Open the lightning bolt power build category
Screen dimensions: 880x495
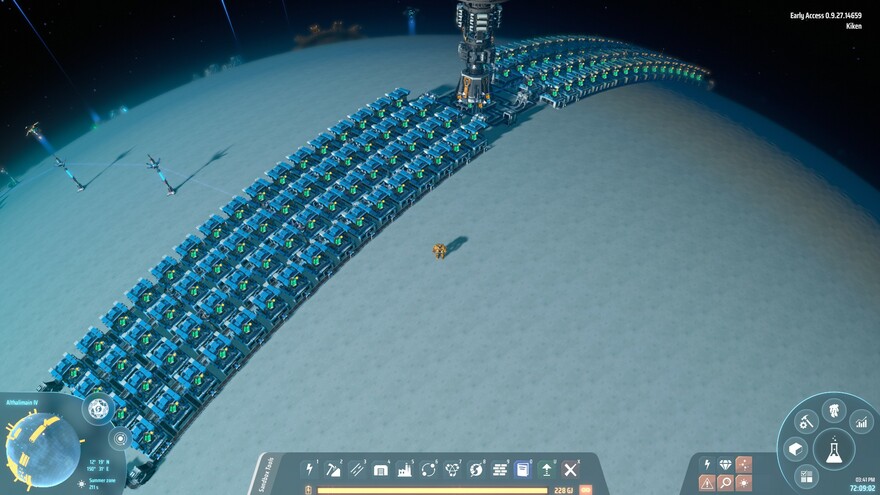pyautogui.click(x=309, y=469)
